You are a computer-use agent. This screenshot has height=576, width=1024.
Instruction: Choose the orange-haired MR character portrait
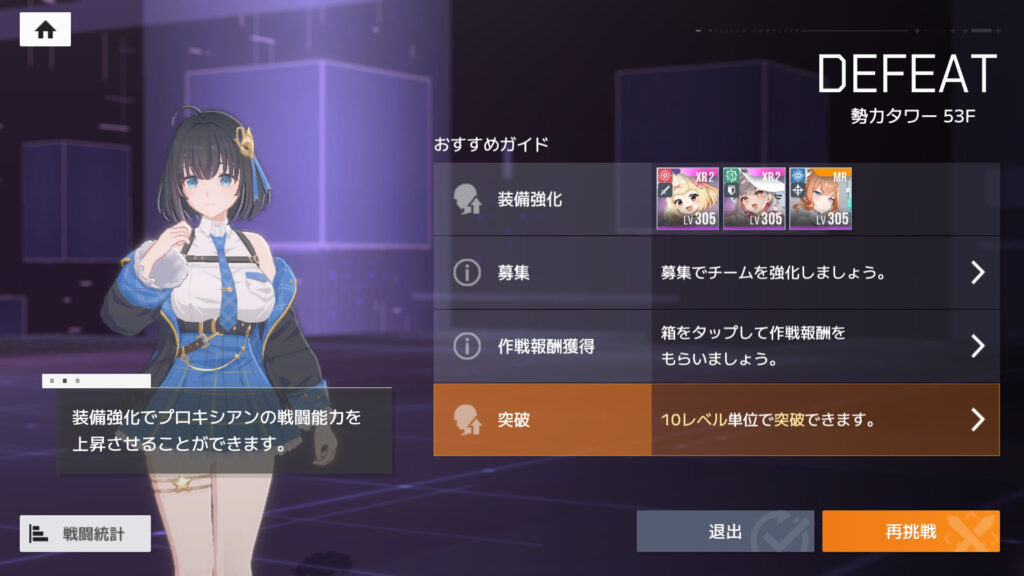820,199
